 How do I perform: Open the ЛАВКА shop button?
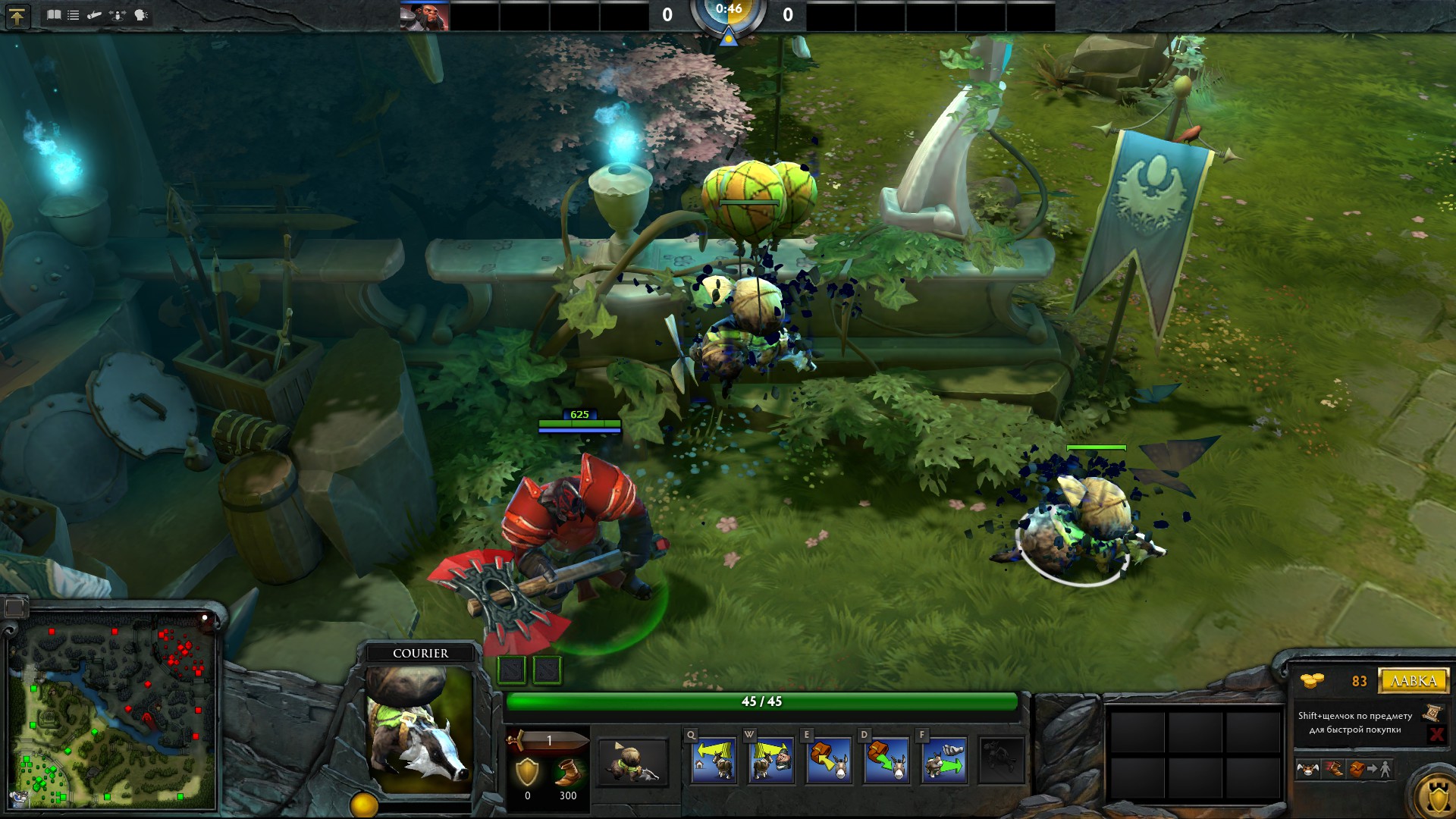click(x=1414, y=680)
